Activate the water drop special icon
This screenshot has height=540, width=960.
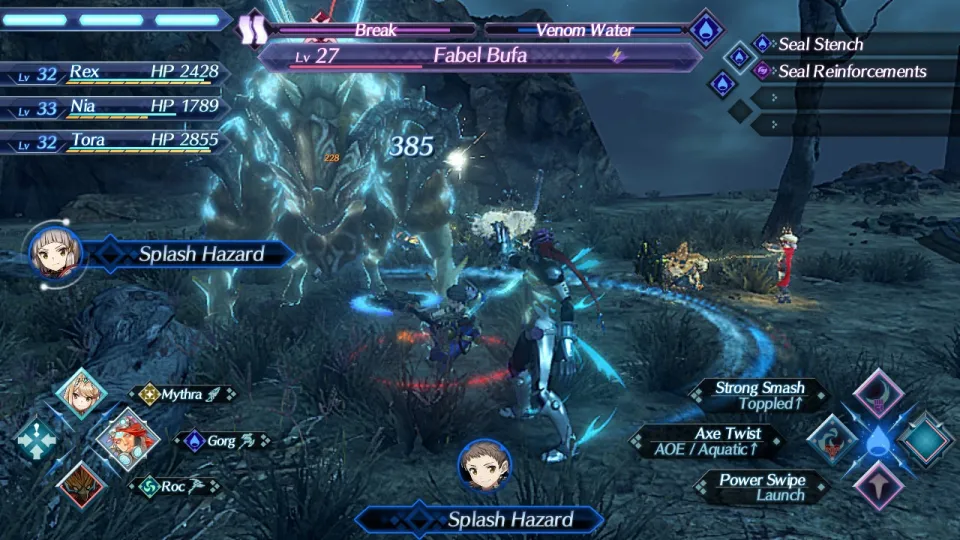[878, 440]
